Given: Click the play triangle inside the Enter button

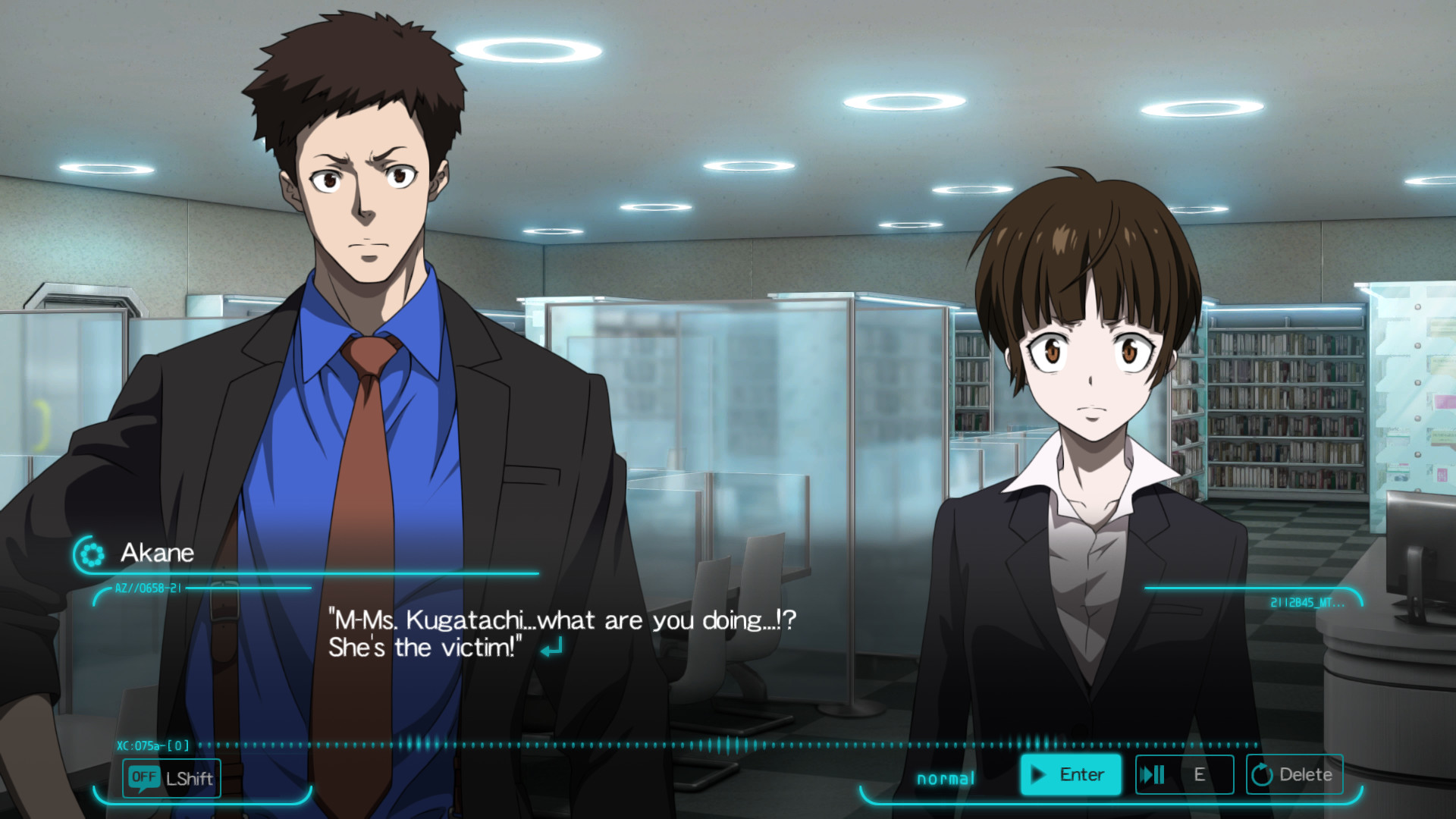Looking at the screenshot, I should click(x=1037, y=774).
